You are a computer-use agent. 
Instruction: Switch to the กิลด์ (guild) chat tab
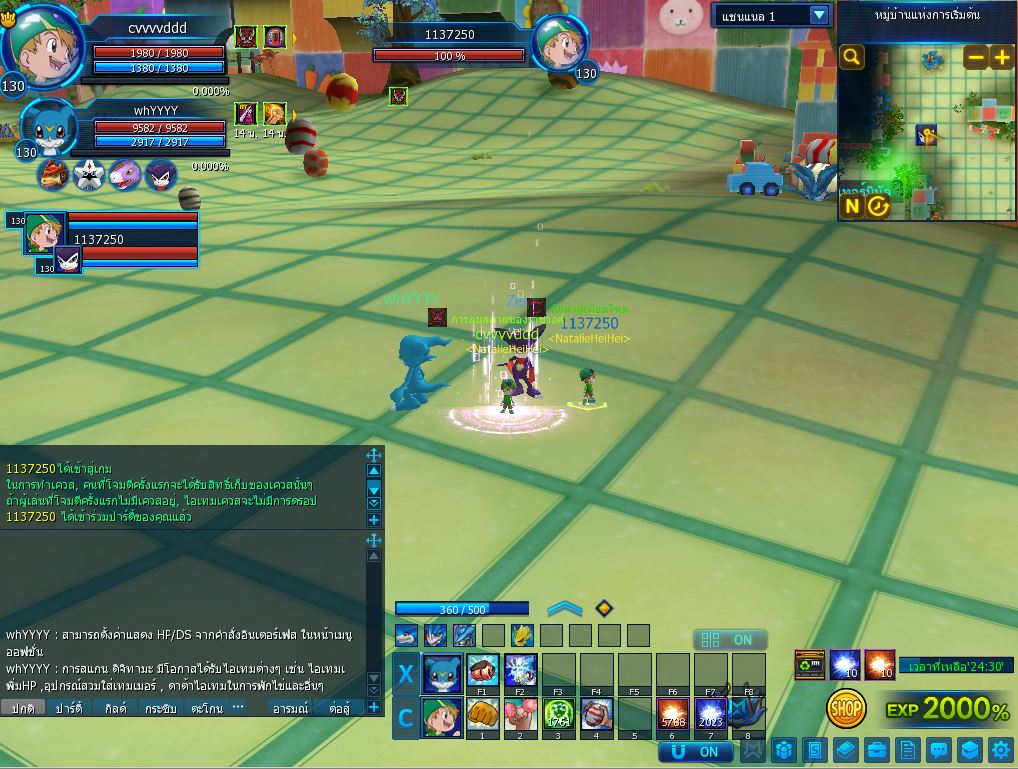point(115,707)
